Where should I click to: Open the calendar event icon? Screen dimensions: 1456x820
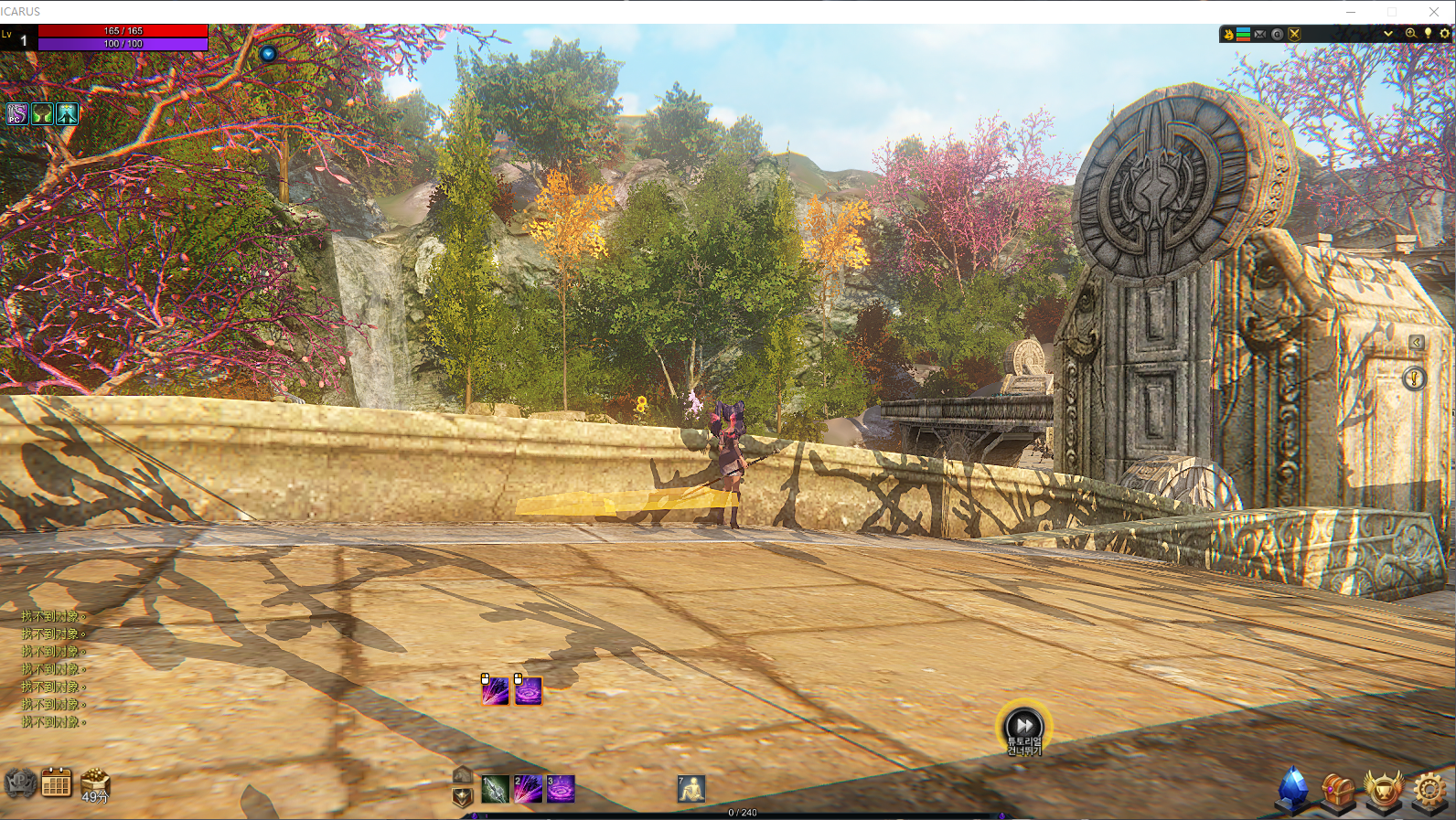(x=57, y=783)
